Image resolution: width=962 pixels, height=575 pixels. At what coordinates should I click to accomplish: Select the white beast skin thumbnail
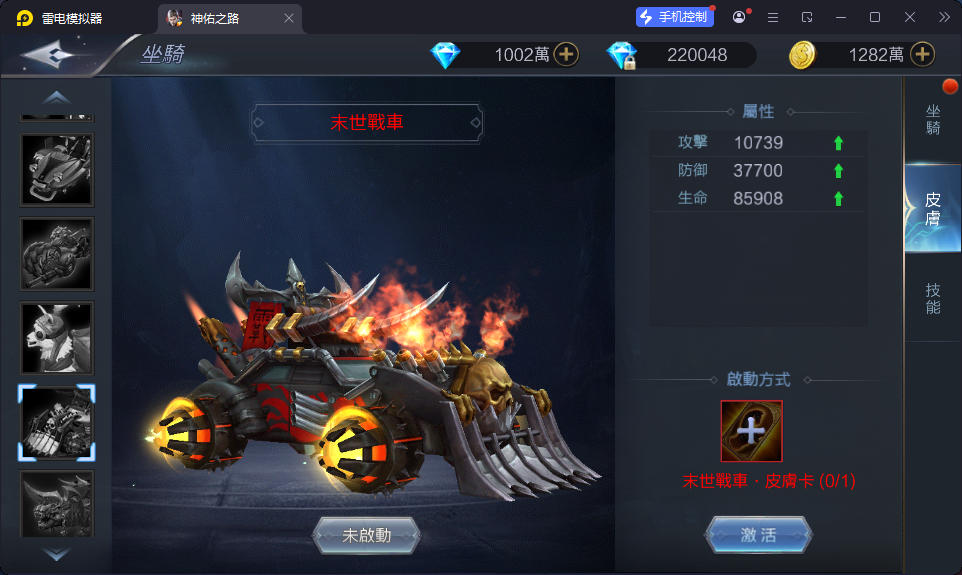click(x=57, y=338)
